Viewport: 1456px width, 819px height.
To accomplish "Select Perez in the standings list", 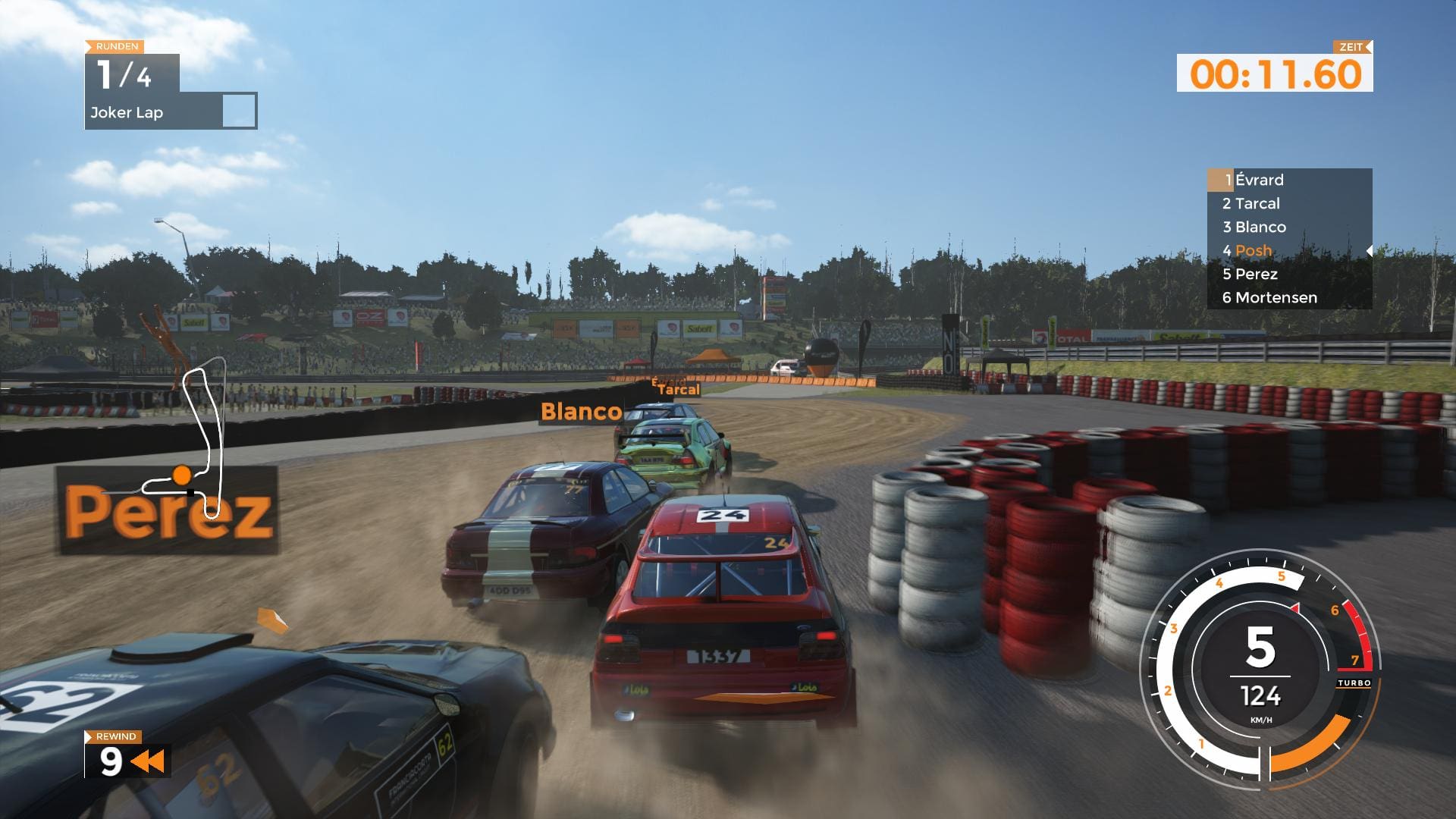I will tap(1256, 274).
